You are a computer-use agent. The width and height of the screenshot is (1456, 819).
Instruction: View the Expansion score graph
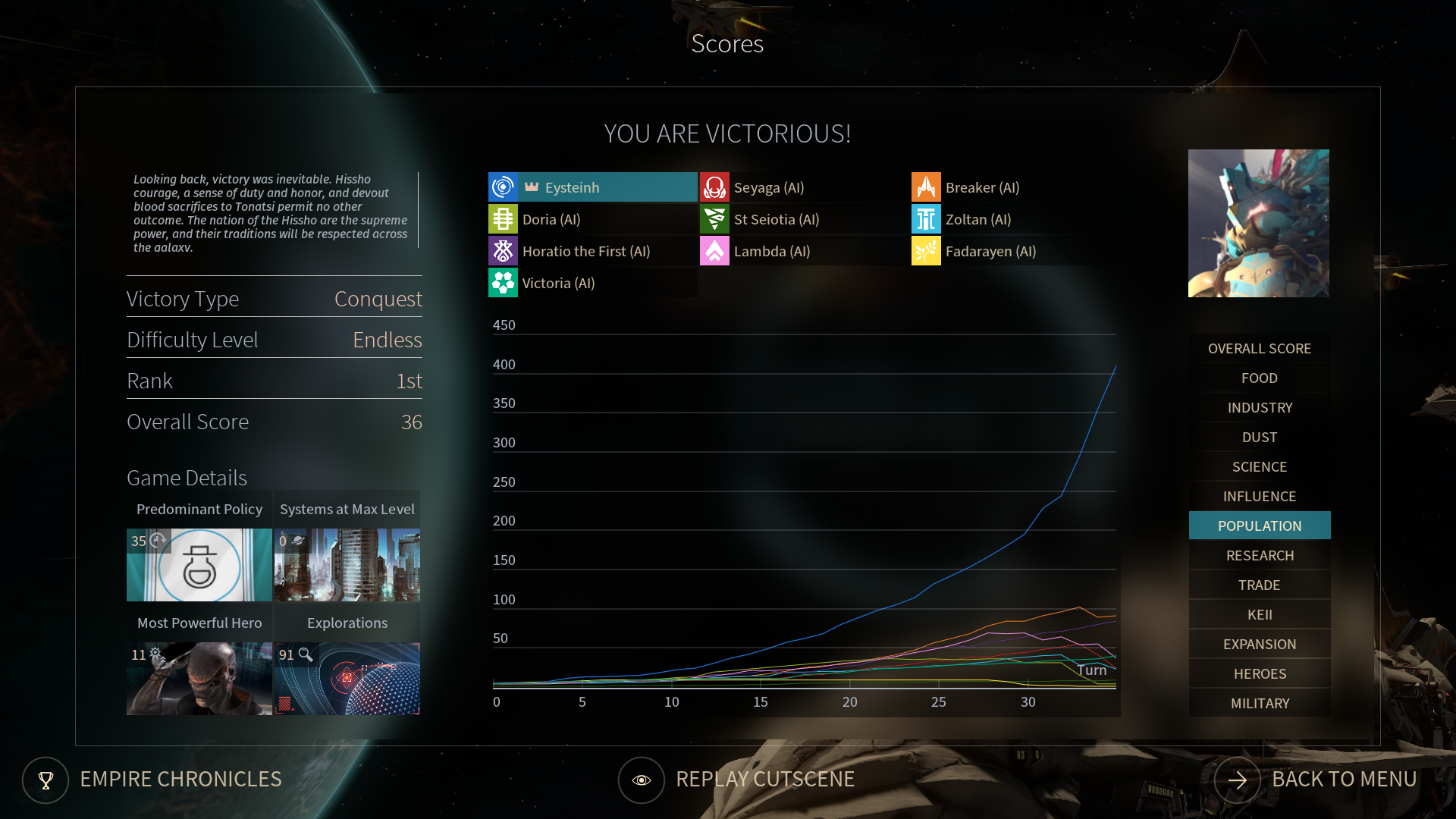pos(1259,645)
